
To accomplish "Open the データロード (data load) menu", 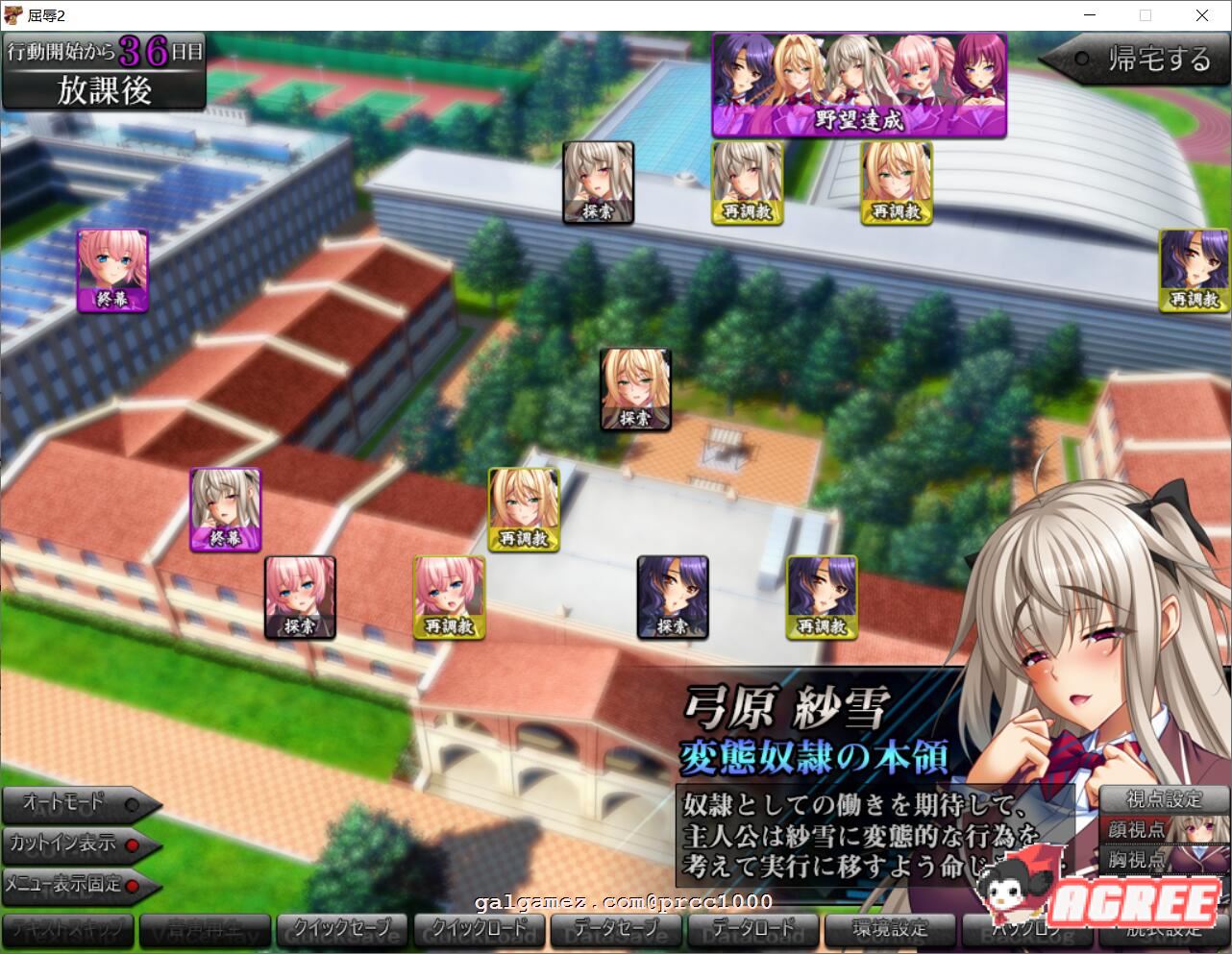I will pyautogui.click(x=752, y=929).
